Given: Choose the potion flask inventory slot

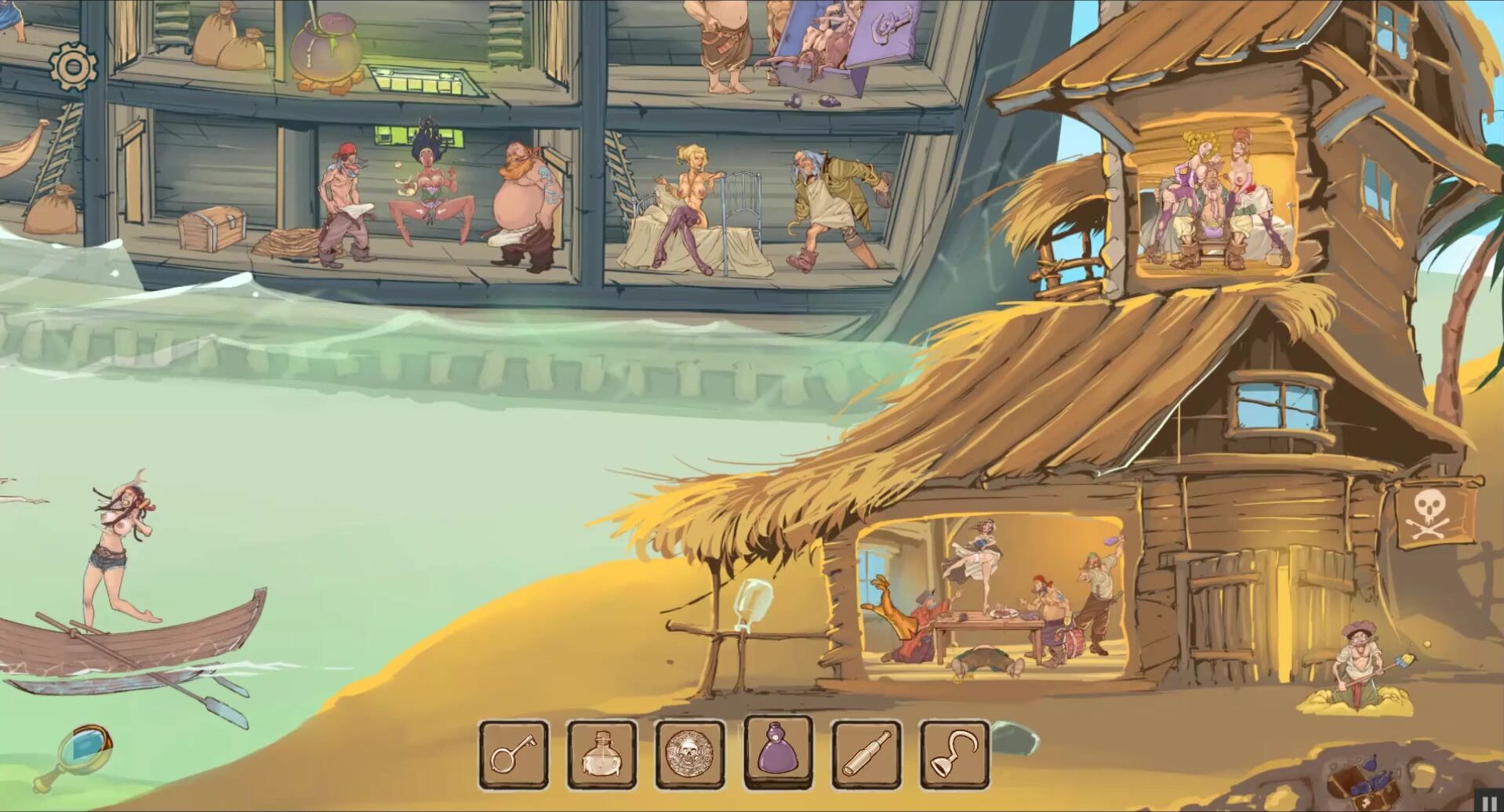Looking at the screenshot, I should click(x=601, y=756).
